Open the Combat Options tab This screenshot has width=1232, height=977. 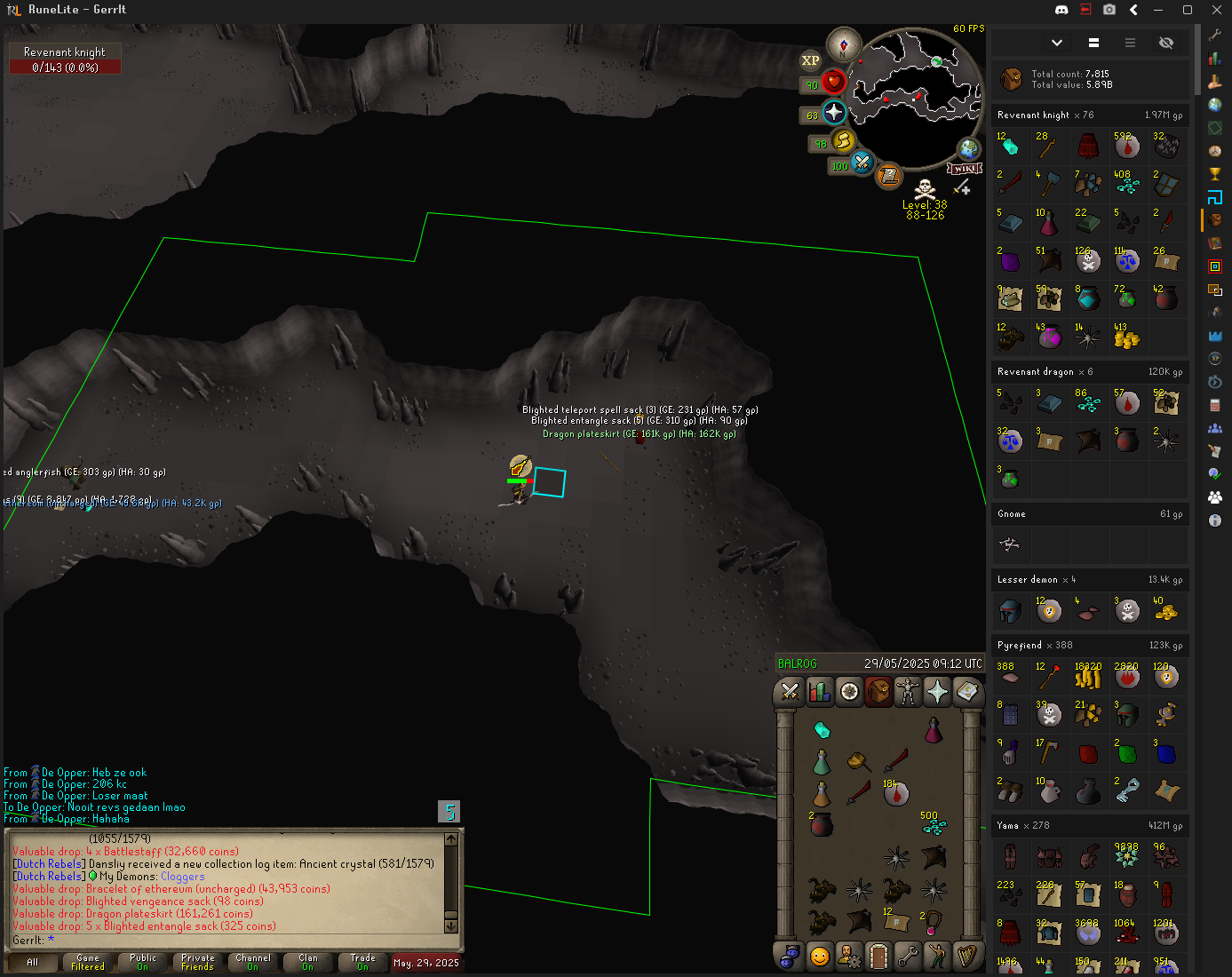(790, 691)
